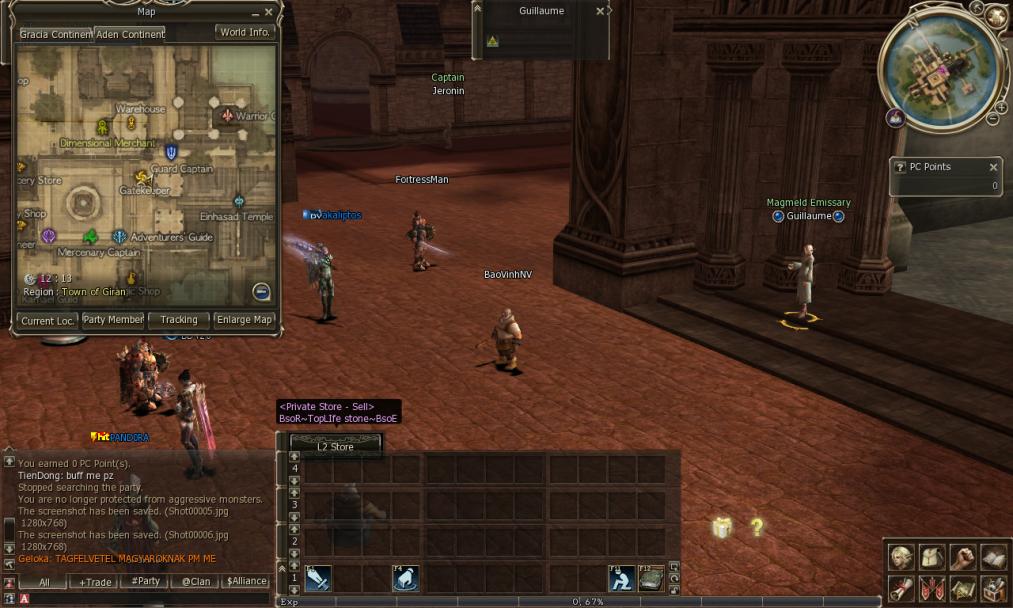This screenshot has width=1013, height=608.
Task: Switch to the Aden Continent map tab
Action: coord(130,34)
